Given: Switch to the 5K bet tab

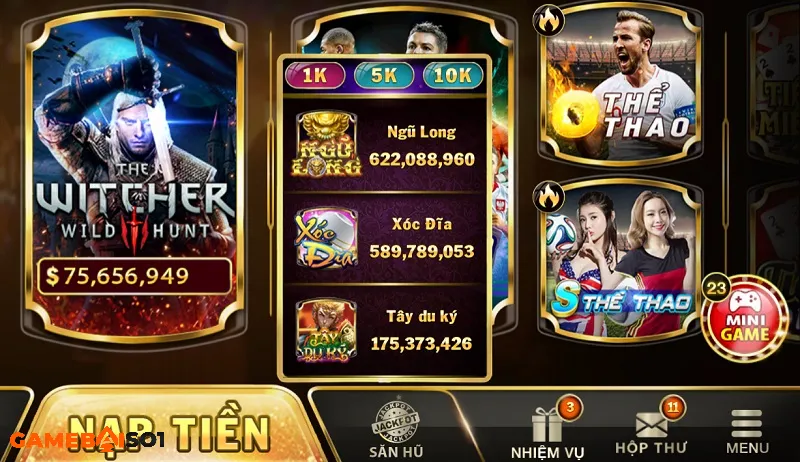Looking at the screenshot, I should pyautogui.click(x=384, y=75).
